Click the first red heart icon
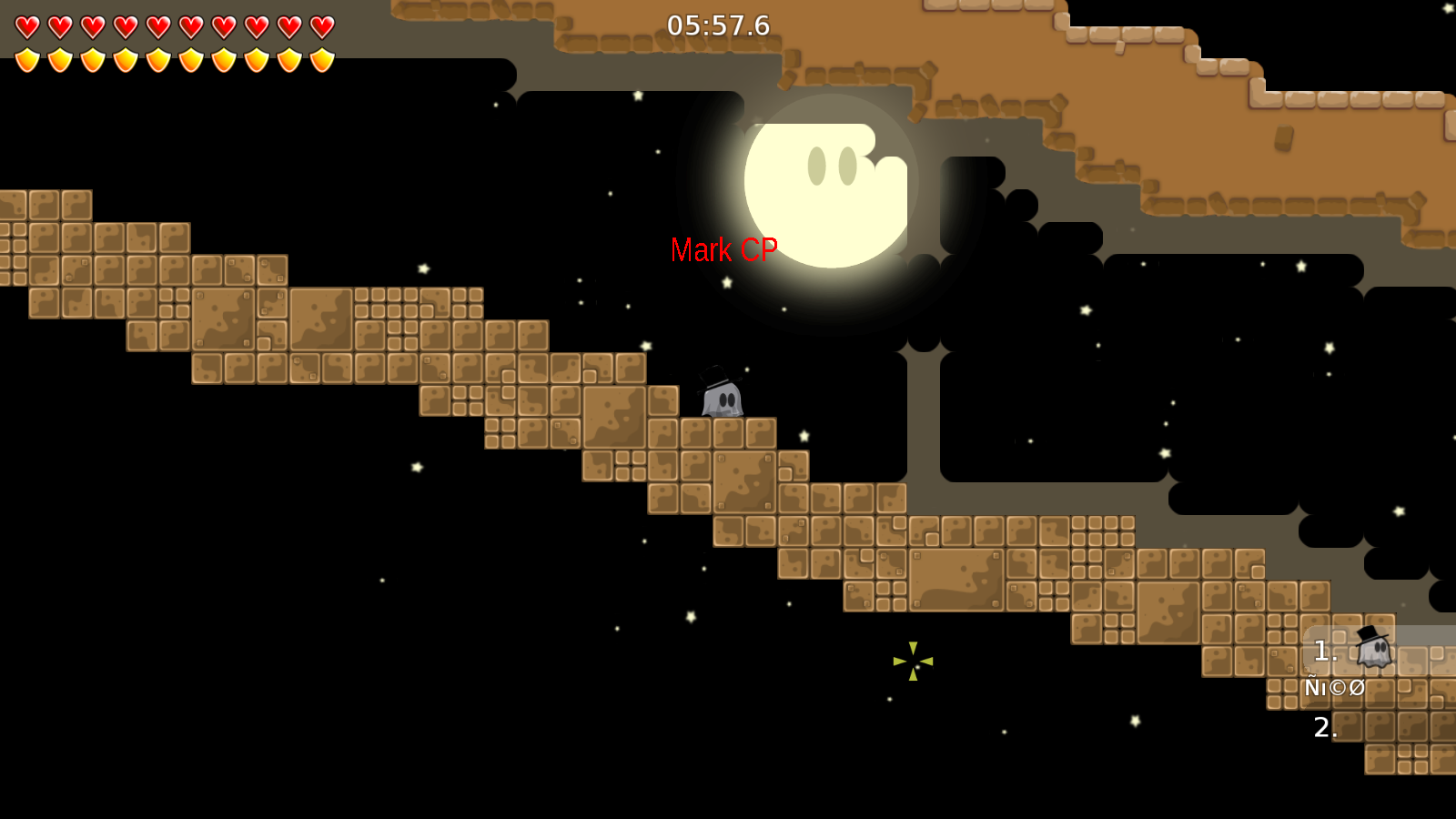This screenshot has width=1456, height=819. [27, 25]
